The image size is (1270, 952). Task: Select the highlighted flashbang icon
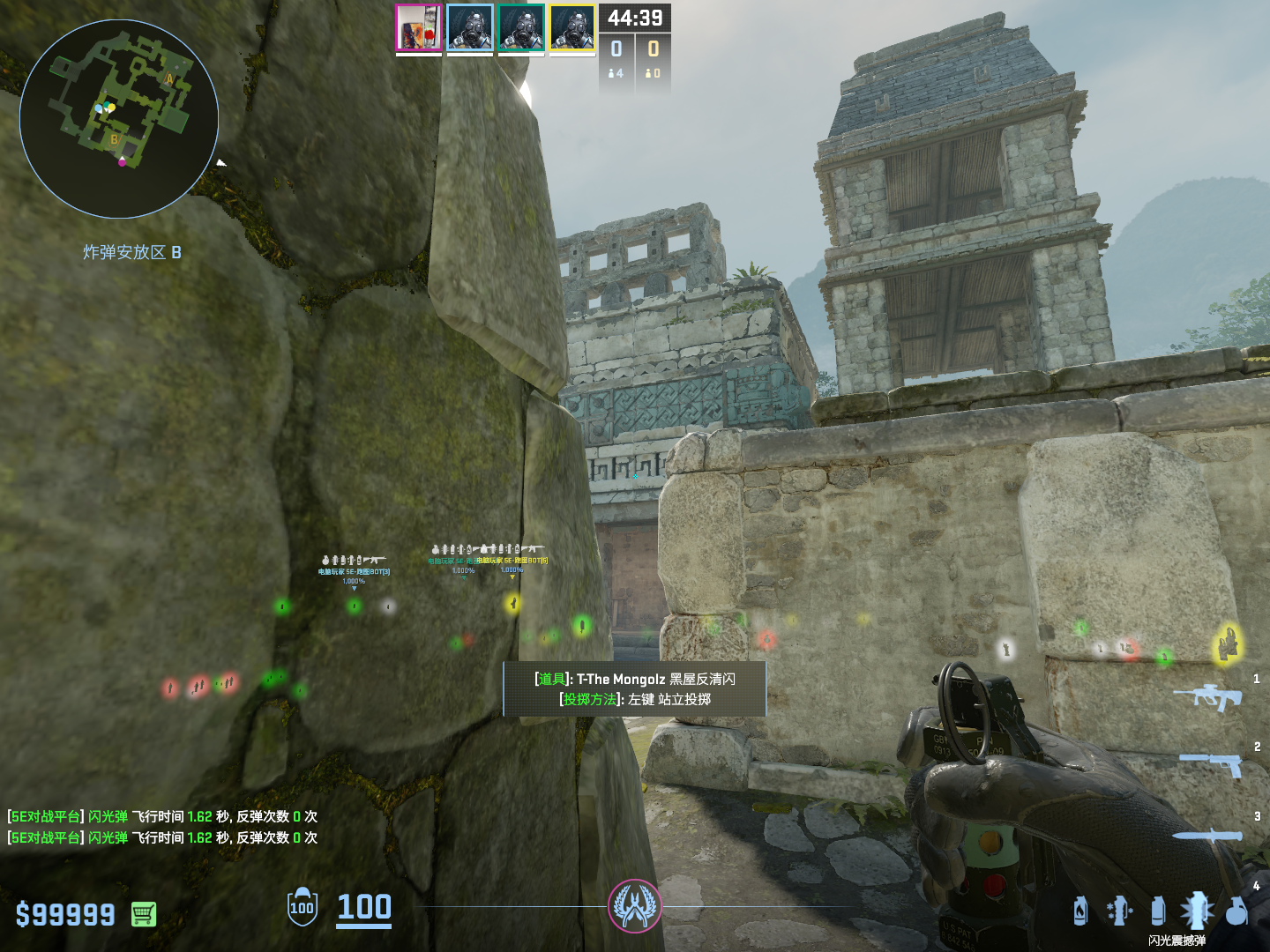point(1197,911)
